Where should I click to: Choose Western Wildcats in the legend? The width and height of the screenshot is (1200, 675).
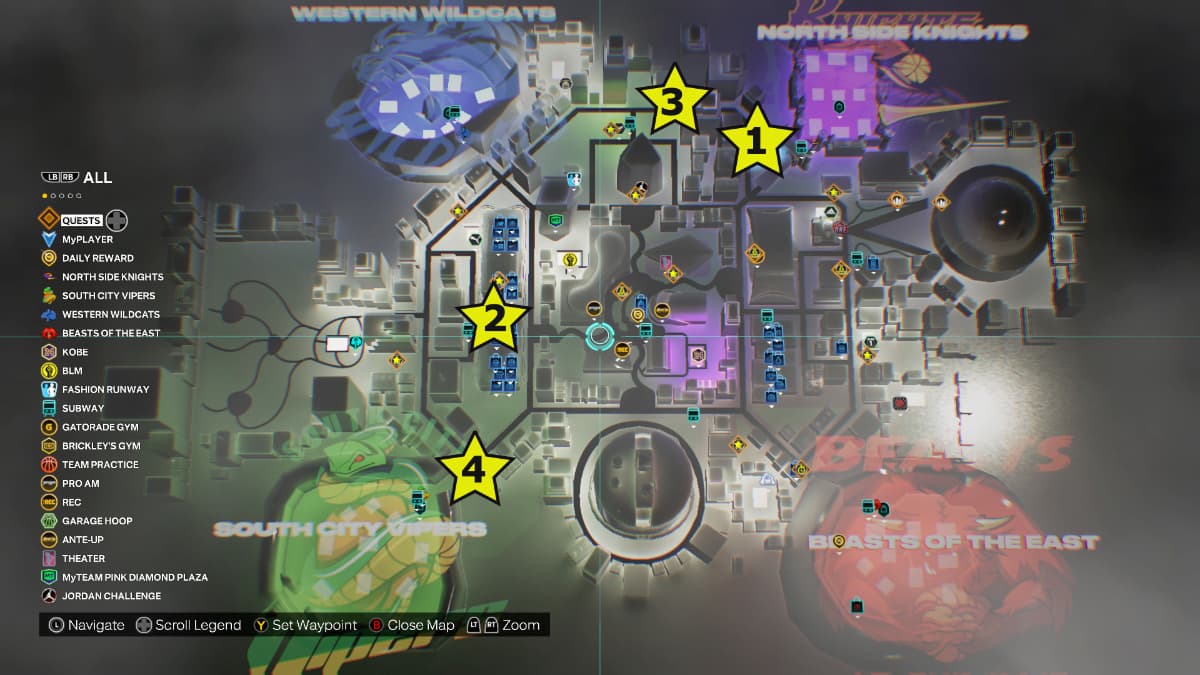[x=110, y=314]
